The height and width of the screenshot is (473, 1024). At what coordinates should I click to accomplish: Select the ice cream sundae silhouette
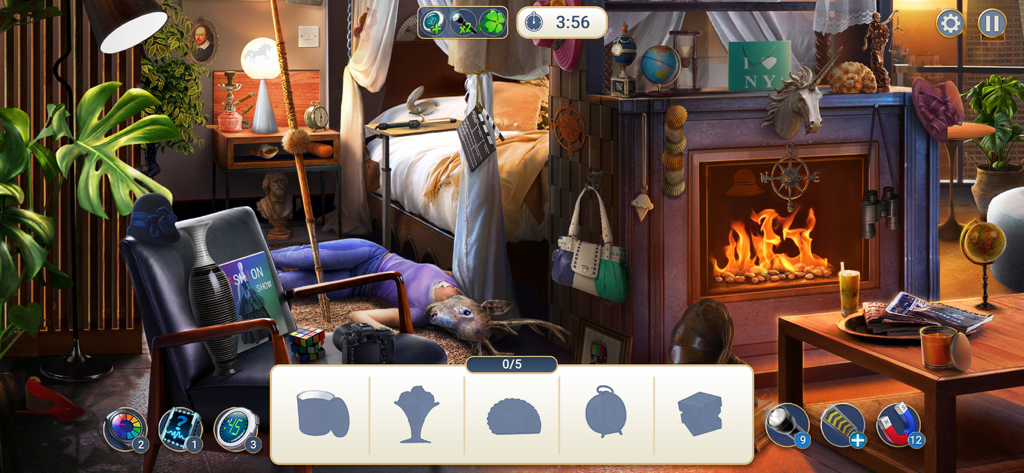[416, 413]
